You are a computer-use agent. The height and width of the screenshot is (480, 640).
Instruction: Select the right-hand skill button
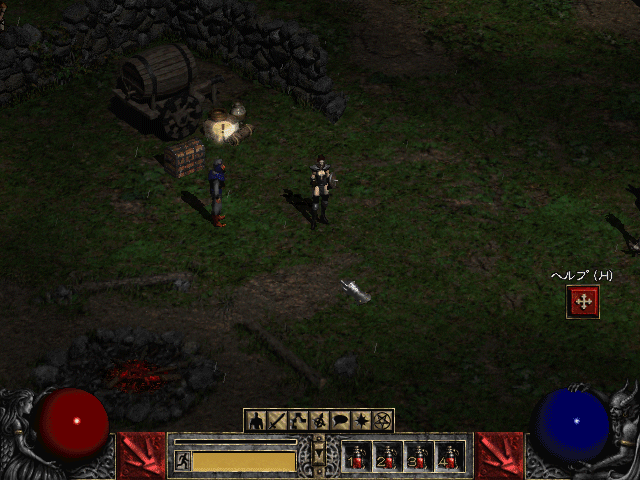(x=499, y=455)
